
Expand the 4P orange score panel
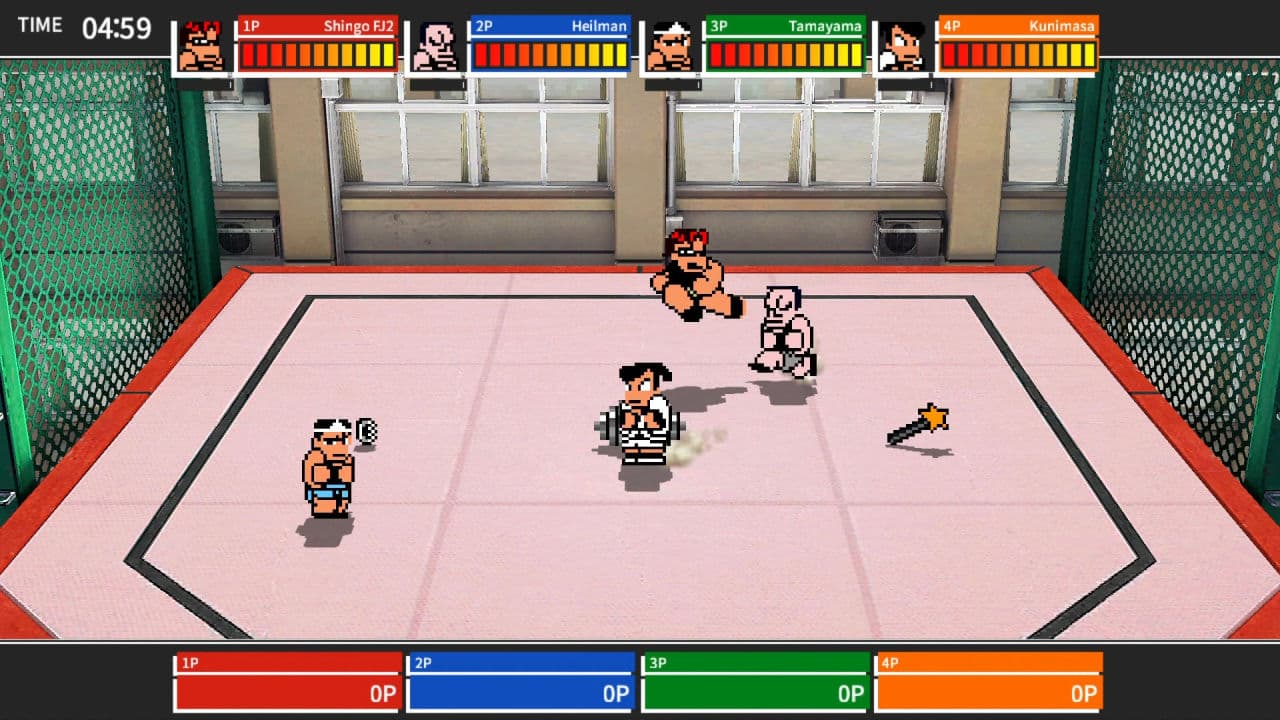coord(988,680)
